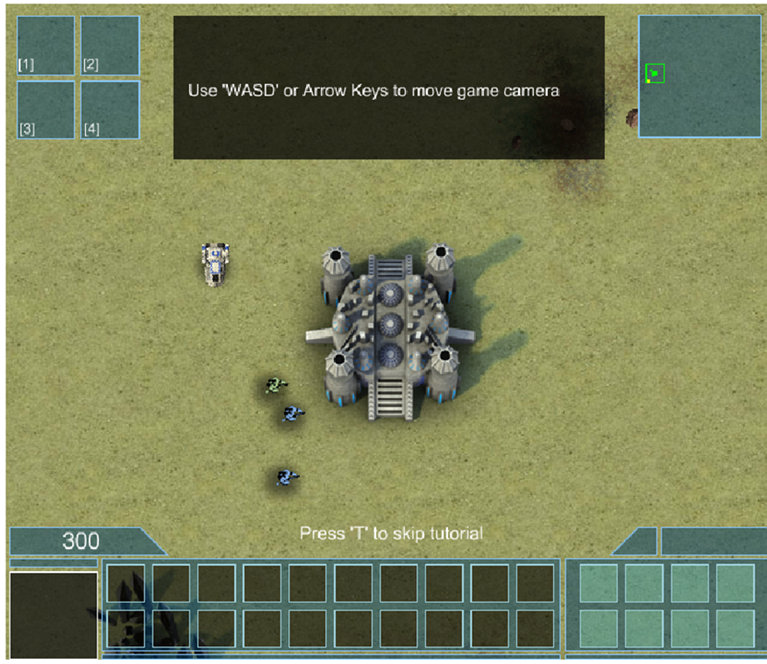Screen dimensions: 767x664
Task: Activate control group slot 4
Action: (110, 109)
